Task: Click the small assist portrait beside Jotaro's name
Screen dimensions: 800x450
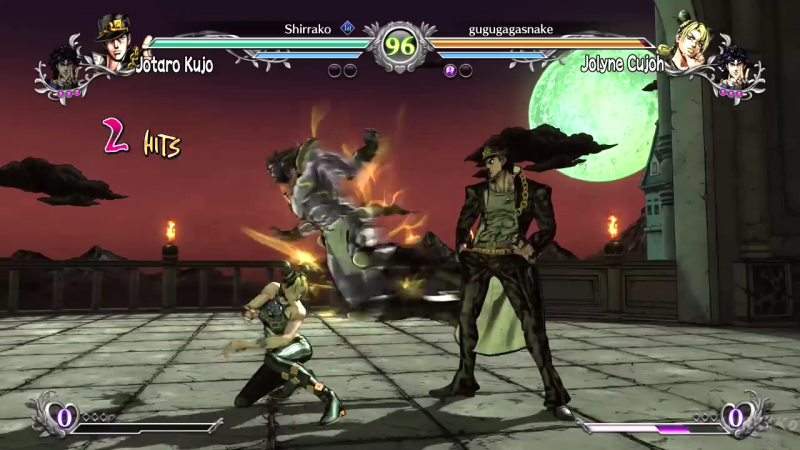Action: point(64,66)
